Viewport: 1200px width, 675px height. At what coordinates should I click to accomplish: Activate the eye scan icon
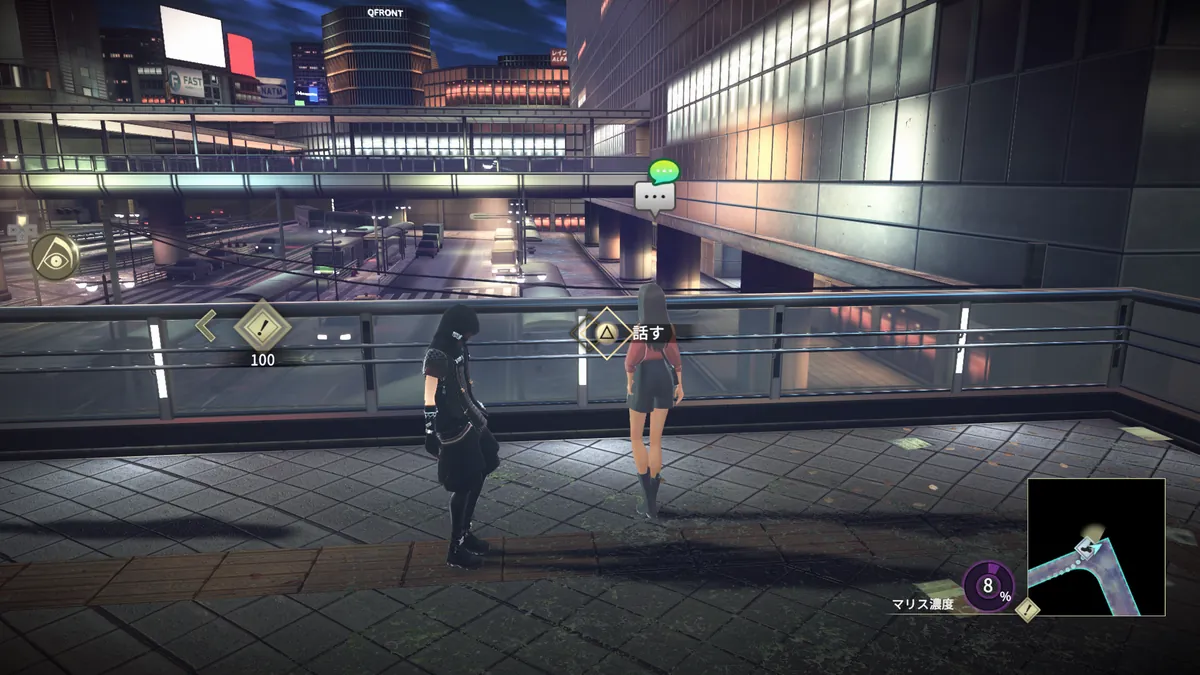(54, 256)
